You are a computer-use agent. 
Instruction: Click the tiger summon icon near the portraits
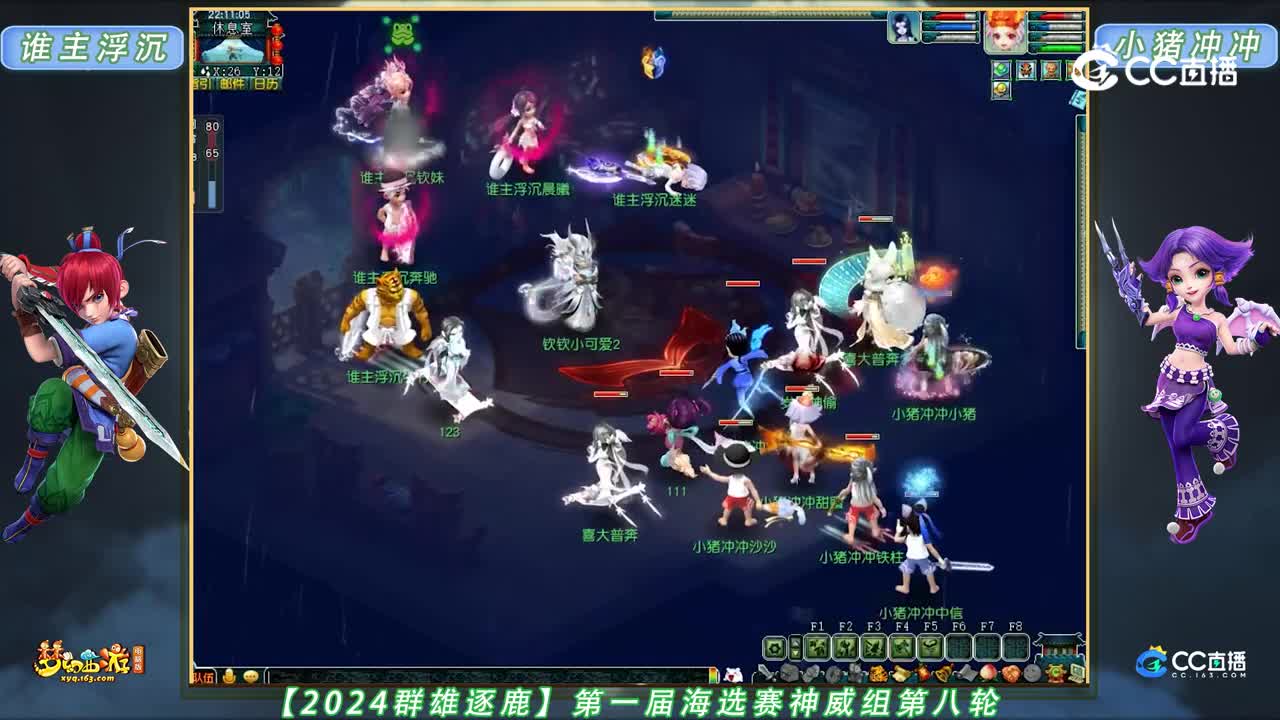(1026, 69)
